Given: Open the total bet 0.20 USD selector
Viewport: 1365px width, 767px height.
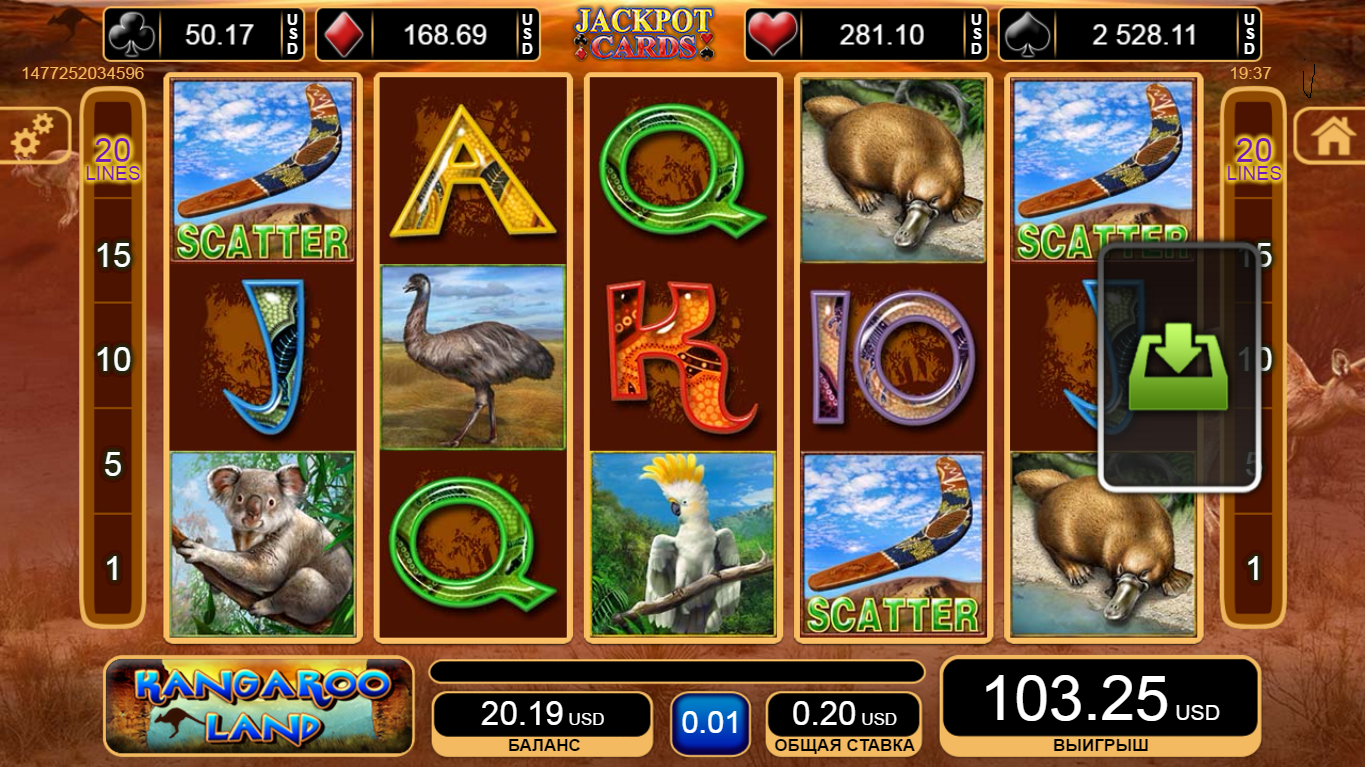Looking at the screenshot, I should (x=843, y=722).
